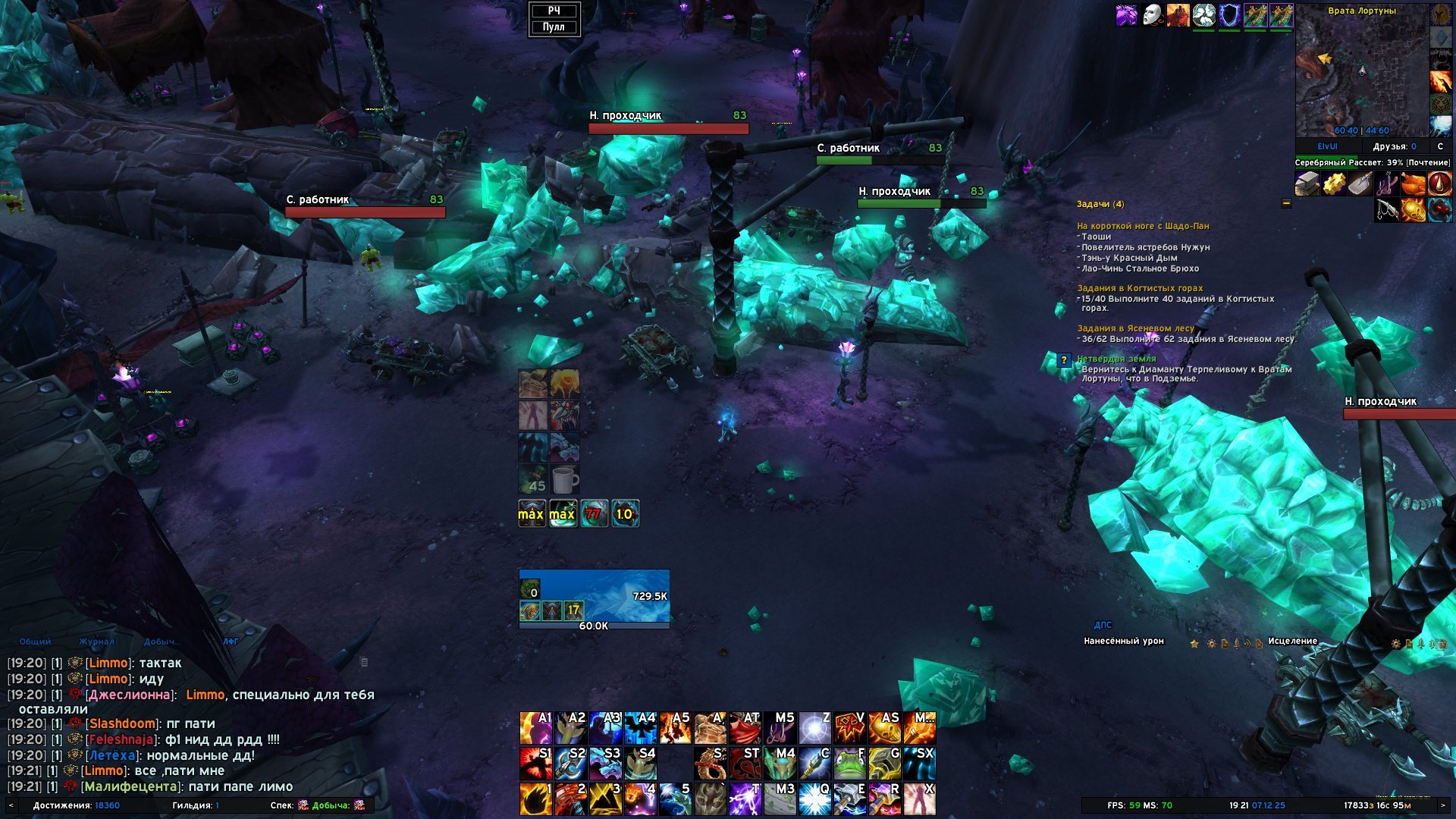This screenshot has height=819, width=1456.
Task: Select the Нетвердая земля quest in the tracker
Action: pos(1117,359)
